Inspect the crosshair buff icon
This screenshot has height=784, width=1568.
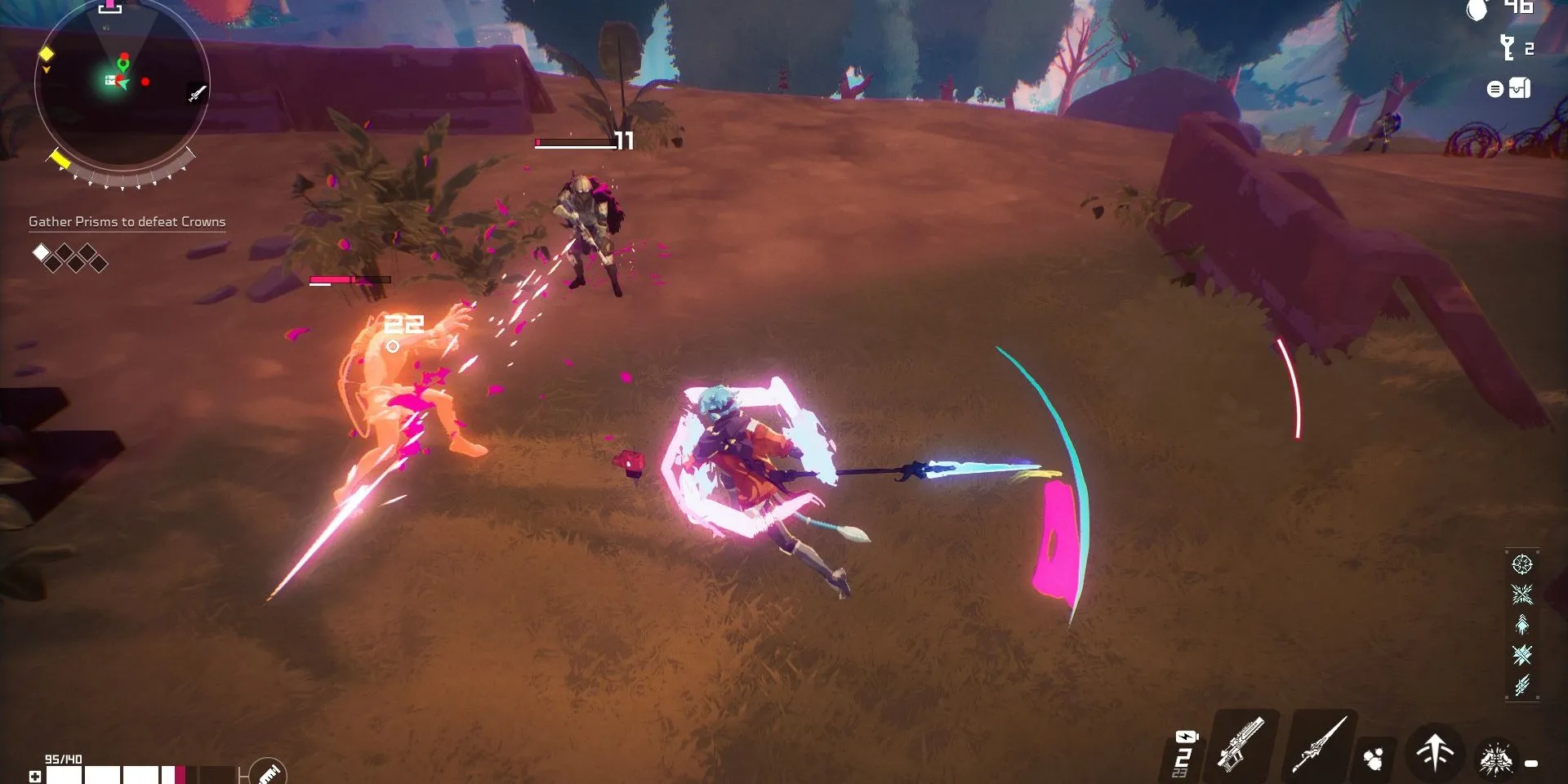coord(1521,564)
